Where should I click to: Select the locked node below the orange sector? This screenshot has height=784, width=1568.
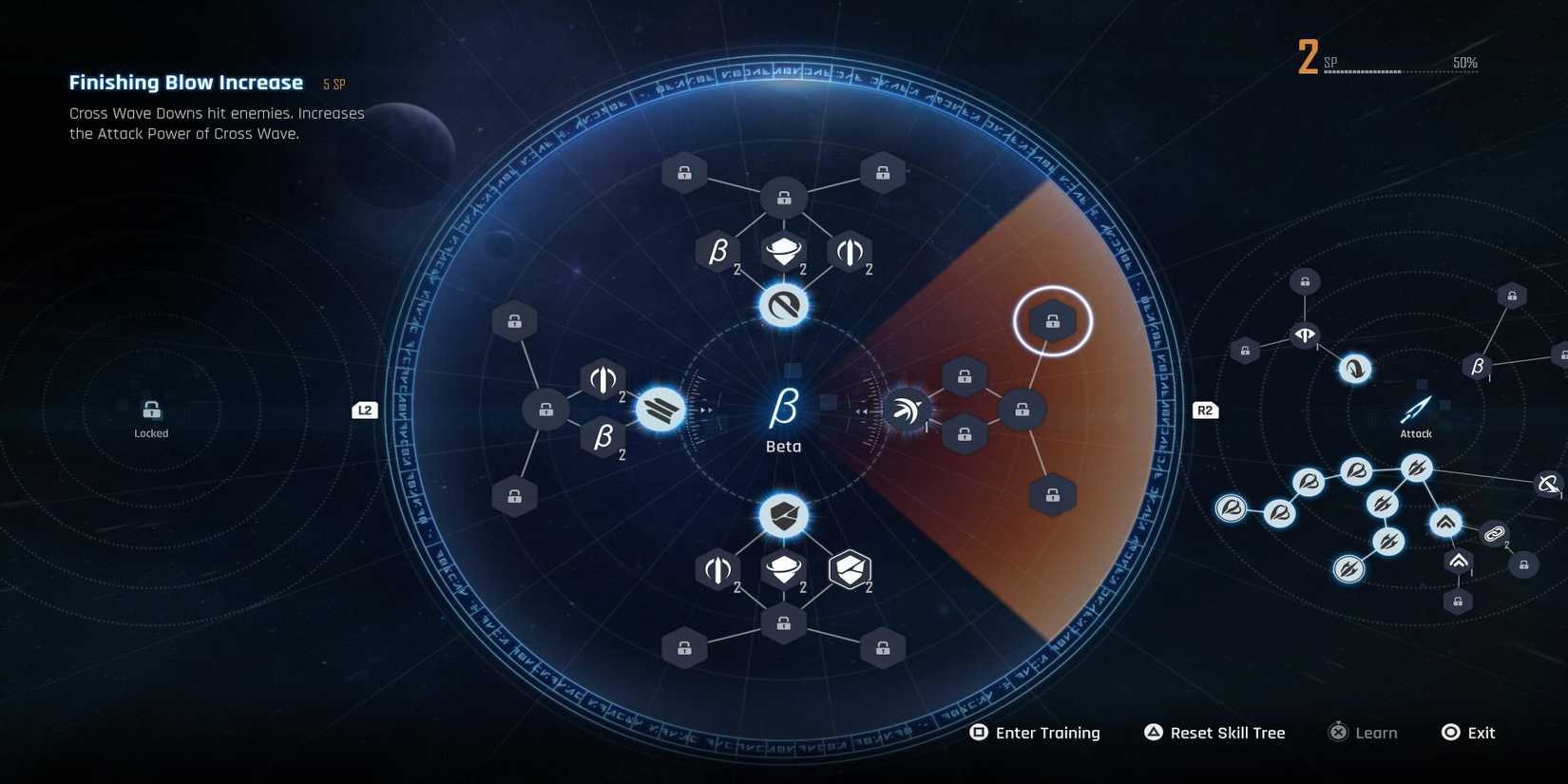1051,493
